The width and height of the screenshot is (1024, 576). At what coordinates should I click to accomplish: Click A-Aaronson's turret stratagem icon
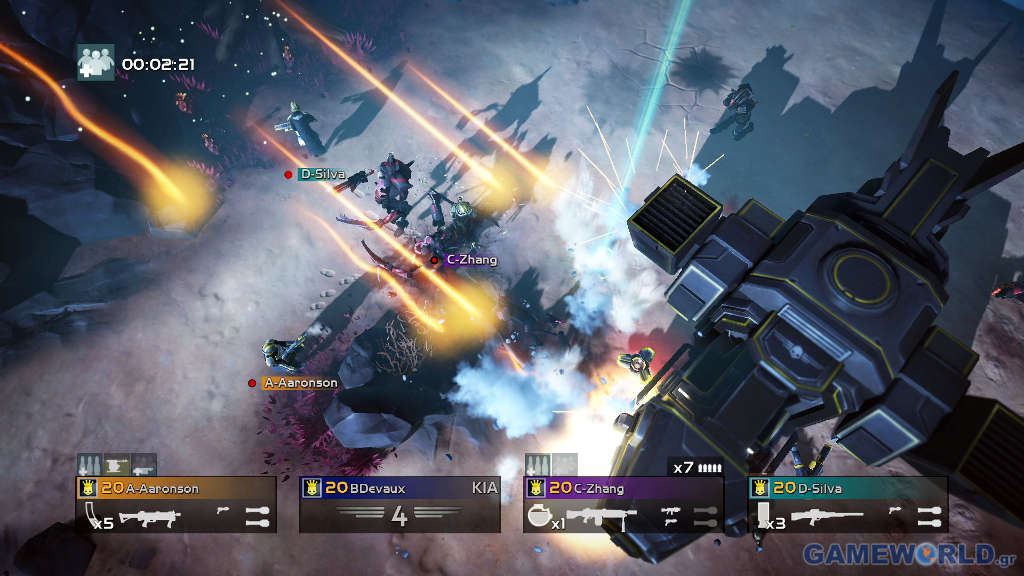point(118,465)
